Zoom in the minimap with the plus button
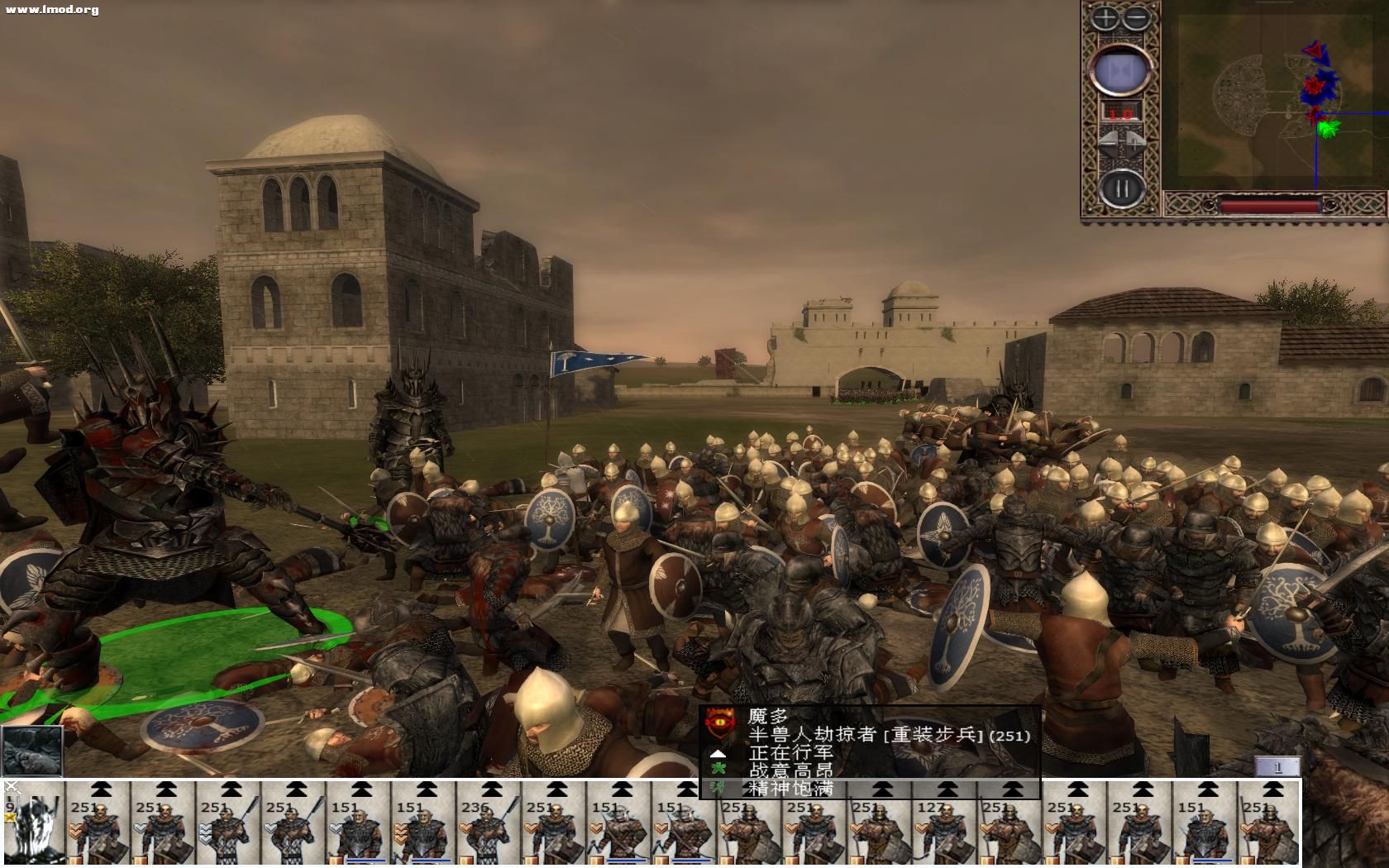Screen dimensions: 1389x868 [1105, 18]
